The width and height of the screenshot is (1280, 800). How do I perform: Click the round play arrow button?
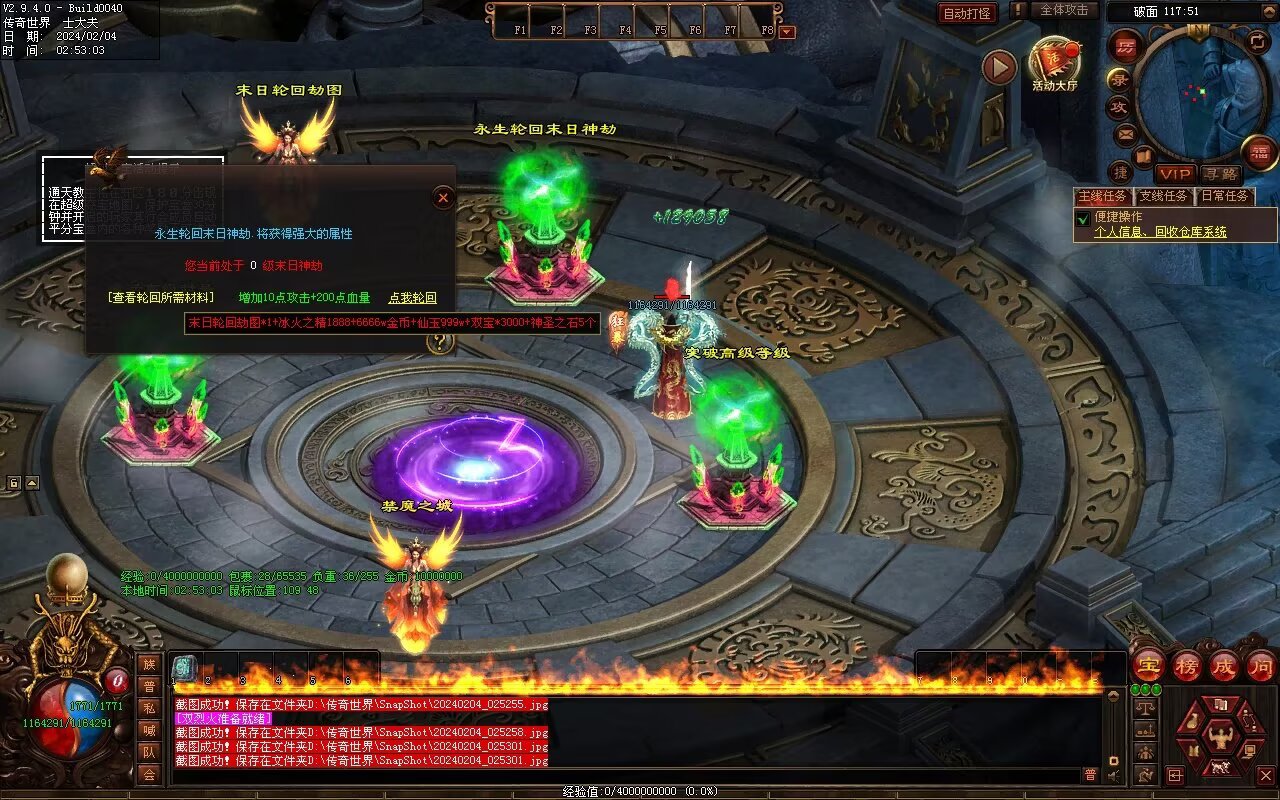[998, 67]
